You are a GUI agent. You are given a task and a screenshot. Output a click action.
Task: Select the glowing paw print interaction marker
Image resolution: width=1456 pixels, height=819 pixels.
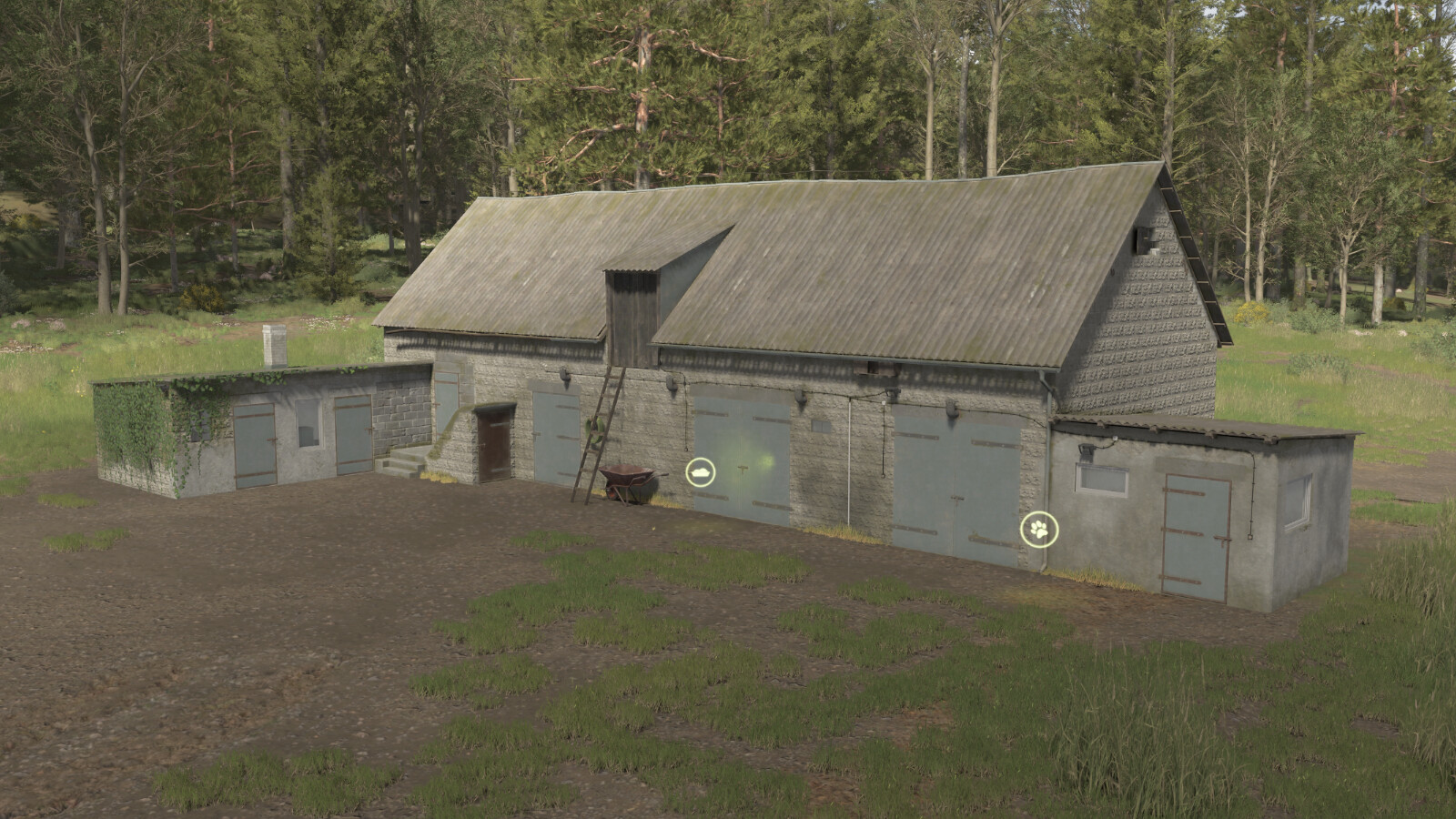point(1038,530)
